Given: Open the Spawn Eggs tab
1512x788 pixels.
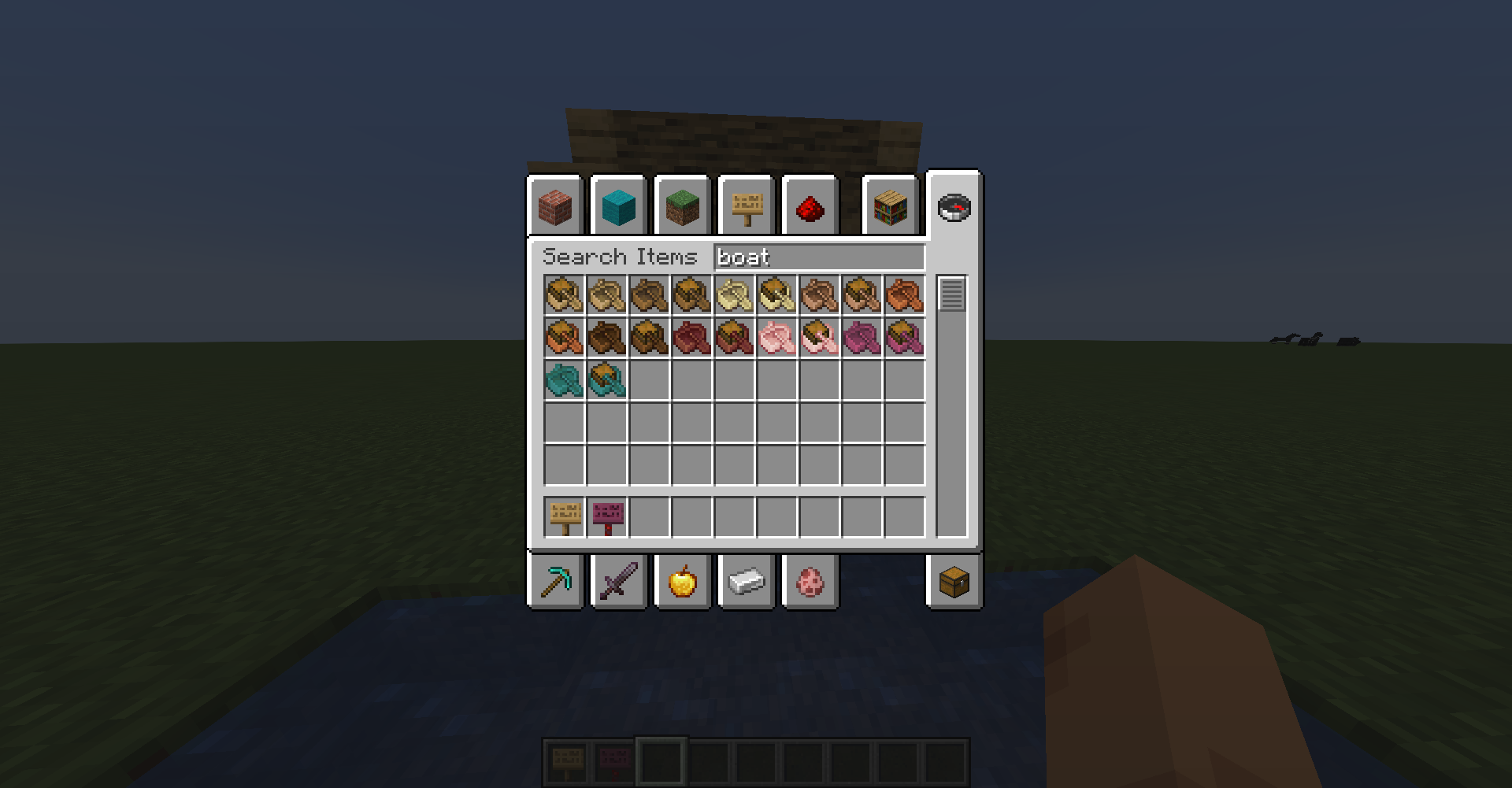Looking at the screenshot, I should [810, 582].
